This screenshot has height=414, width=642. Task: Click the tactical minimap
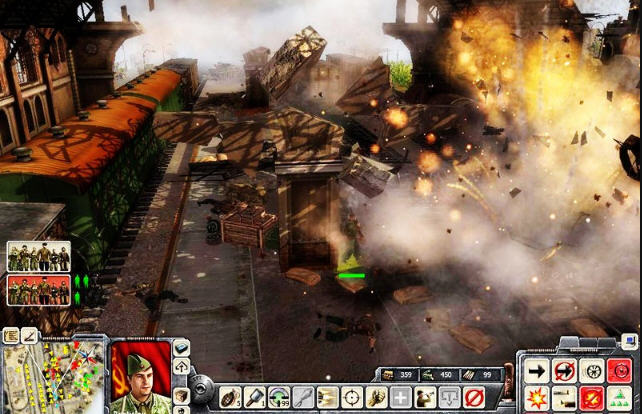[54, 376]
